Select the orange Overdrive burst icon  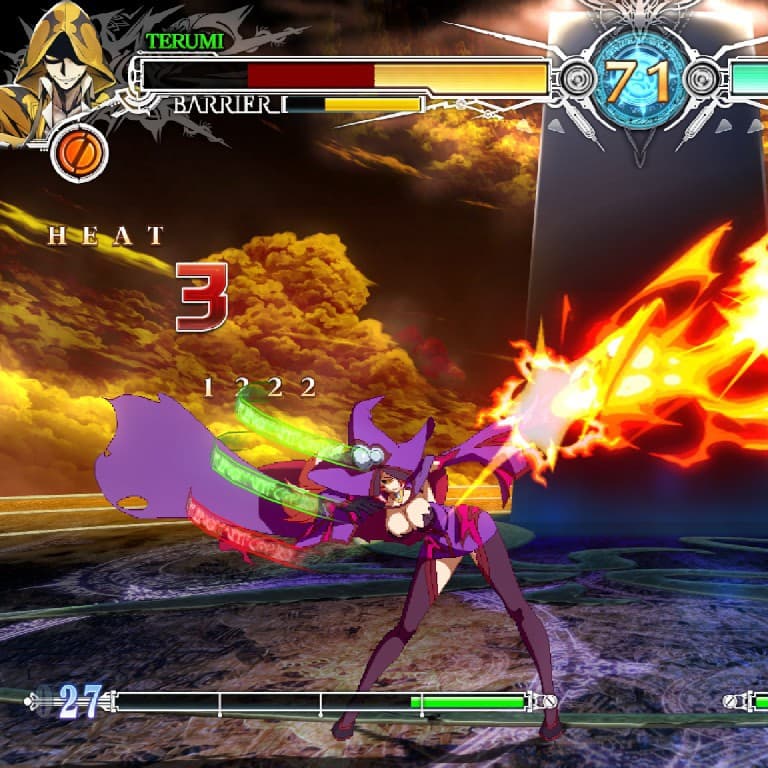[78, 152]
